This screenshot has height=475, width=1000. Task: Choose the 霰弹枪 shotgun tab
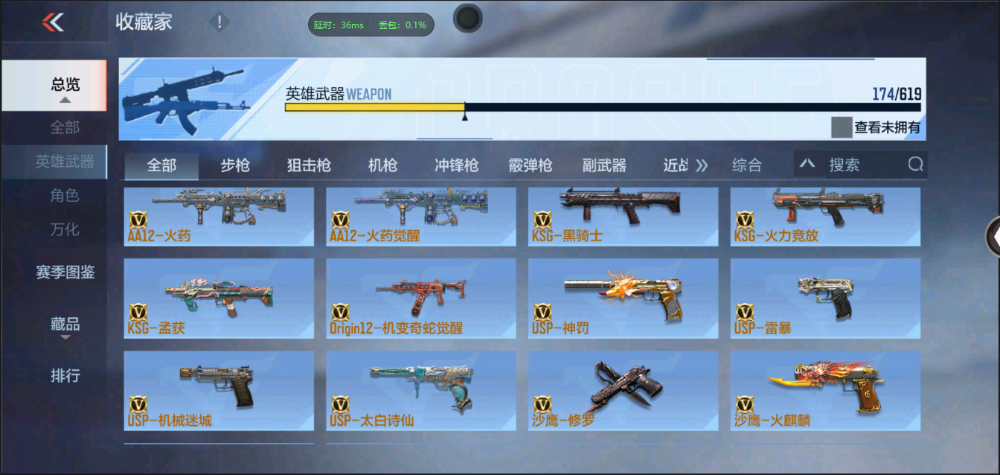[x=530, y=165]
